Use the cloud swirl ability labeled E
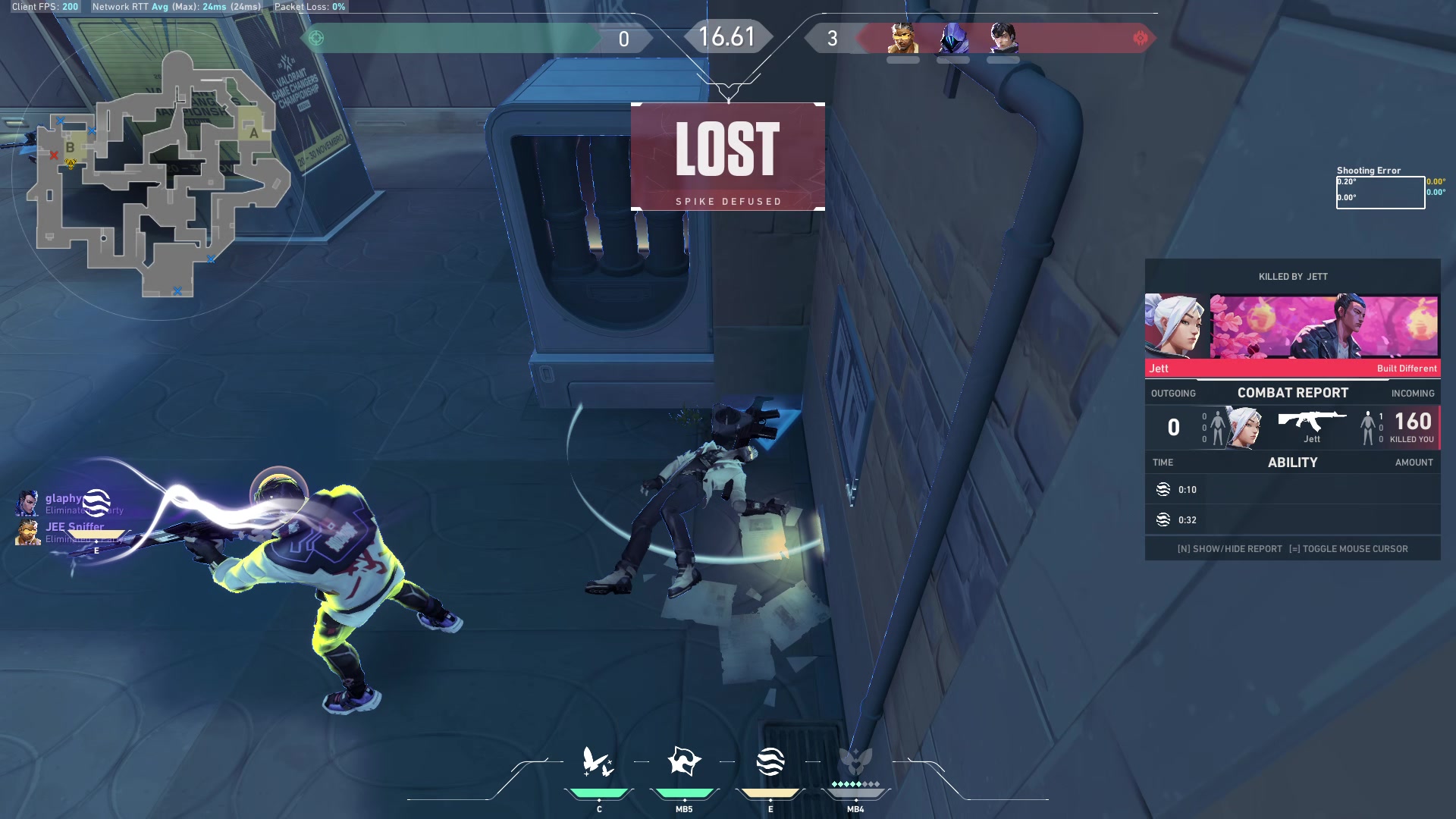The image size is (1456, 819). 770,761
